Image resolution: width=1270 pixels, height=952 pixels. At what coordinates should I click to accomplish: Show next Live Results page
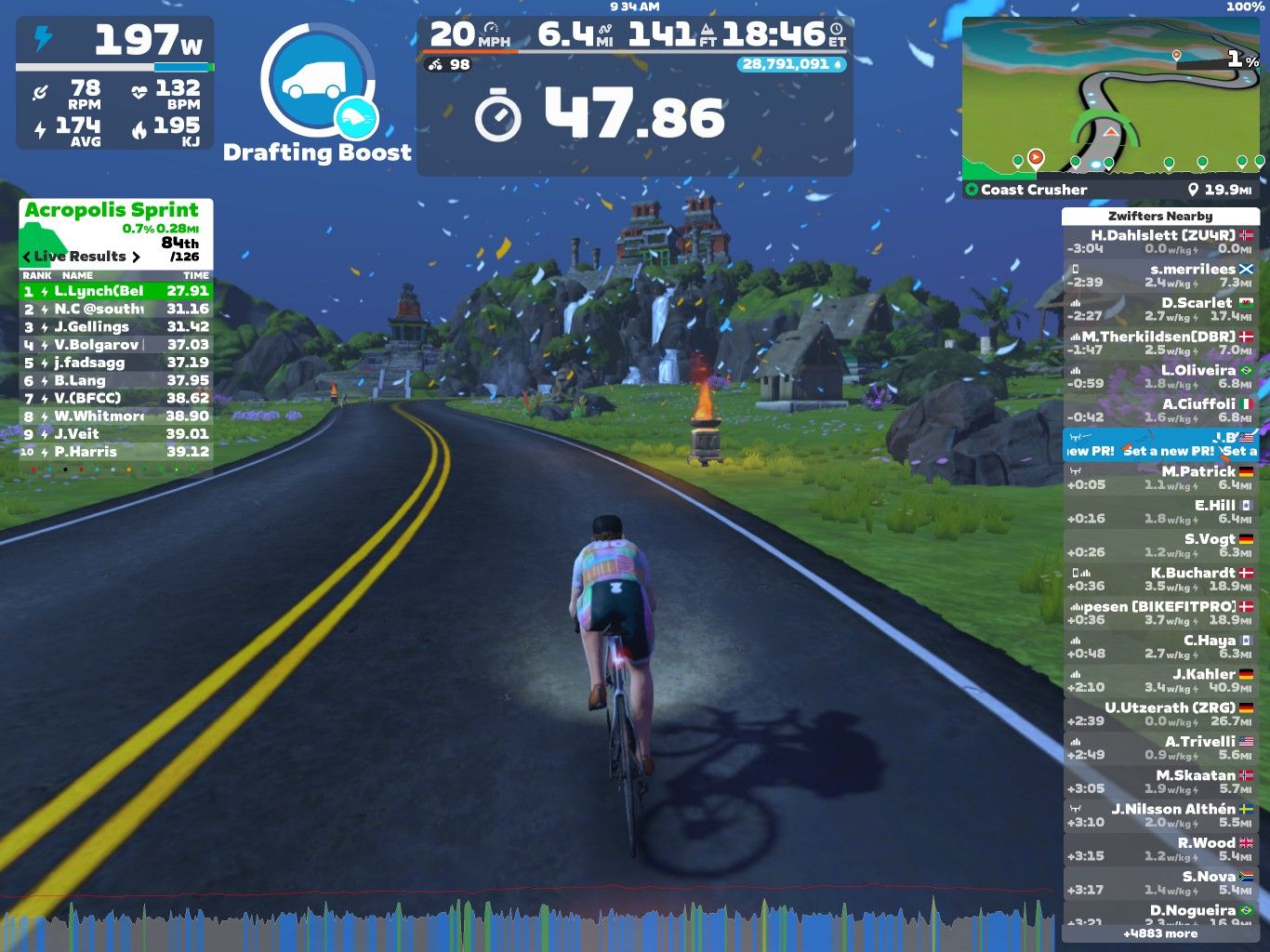(x=137, y=257)
